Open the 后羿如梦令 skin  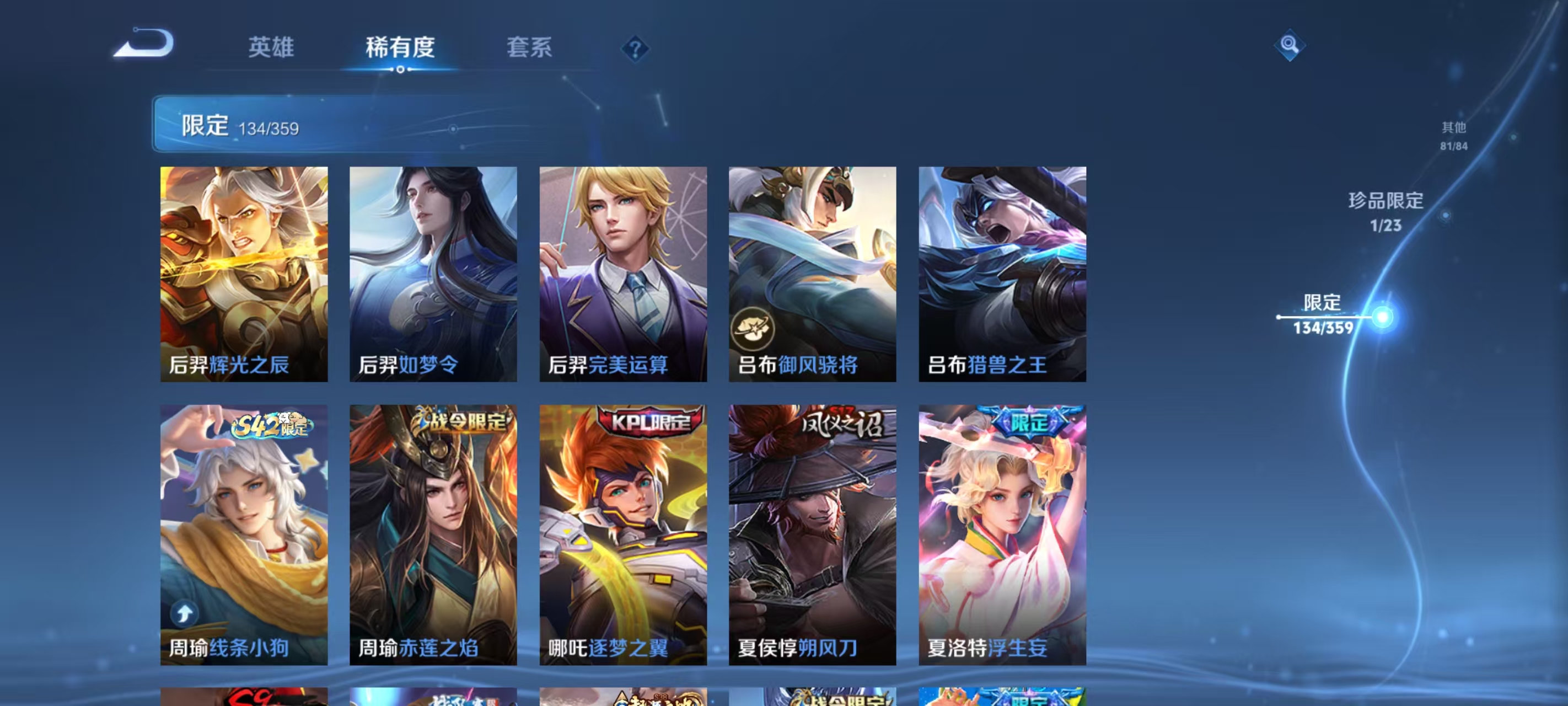pyautogui.click(x=434, y=274)
